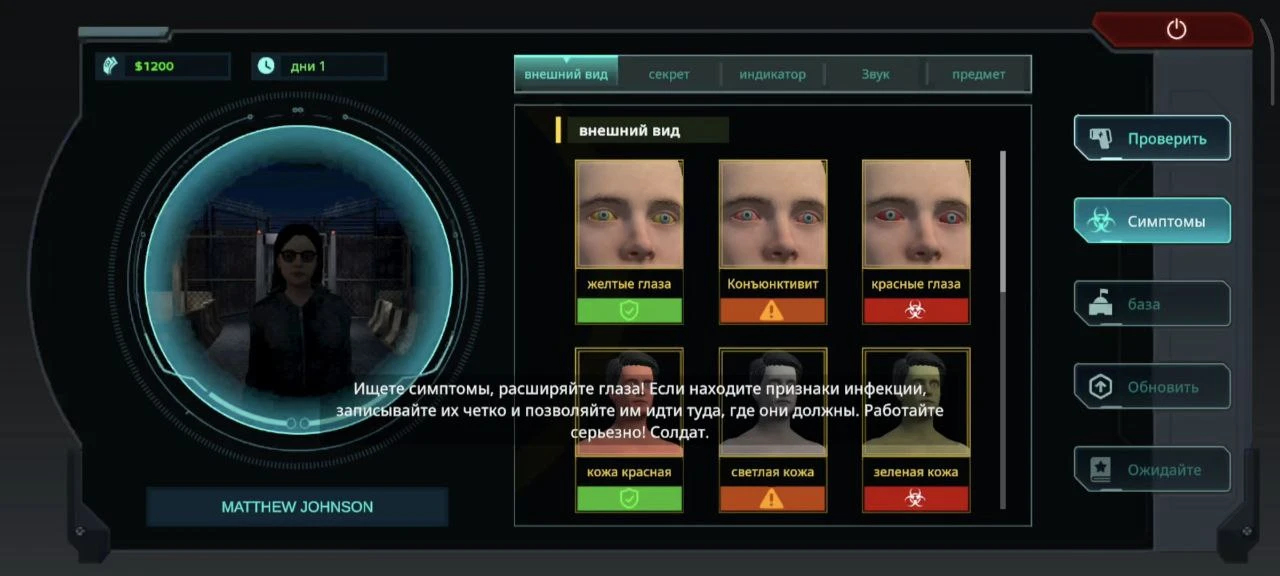Select the светлая кожа symptom card
This screenshot has width=1280, height=576.
773,429
